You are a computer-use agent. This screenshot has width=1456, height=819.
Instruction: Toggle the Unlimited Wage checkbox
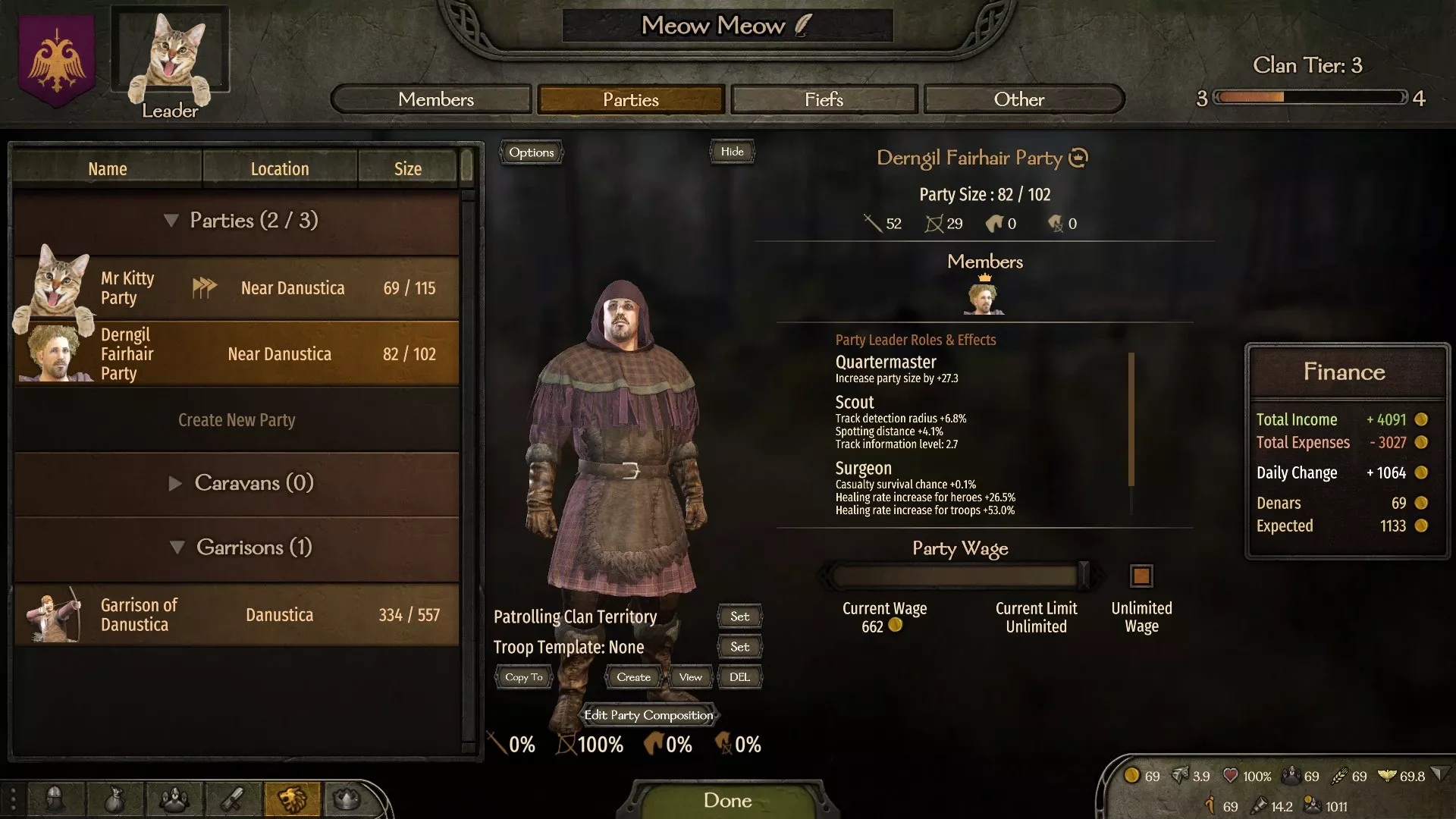(x=1141, y=576)
